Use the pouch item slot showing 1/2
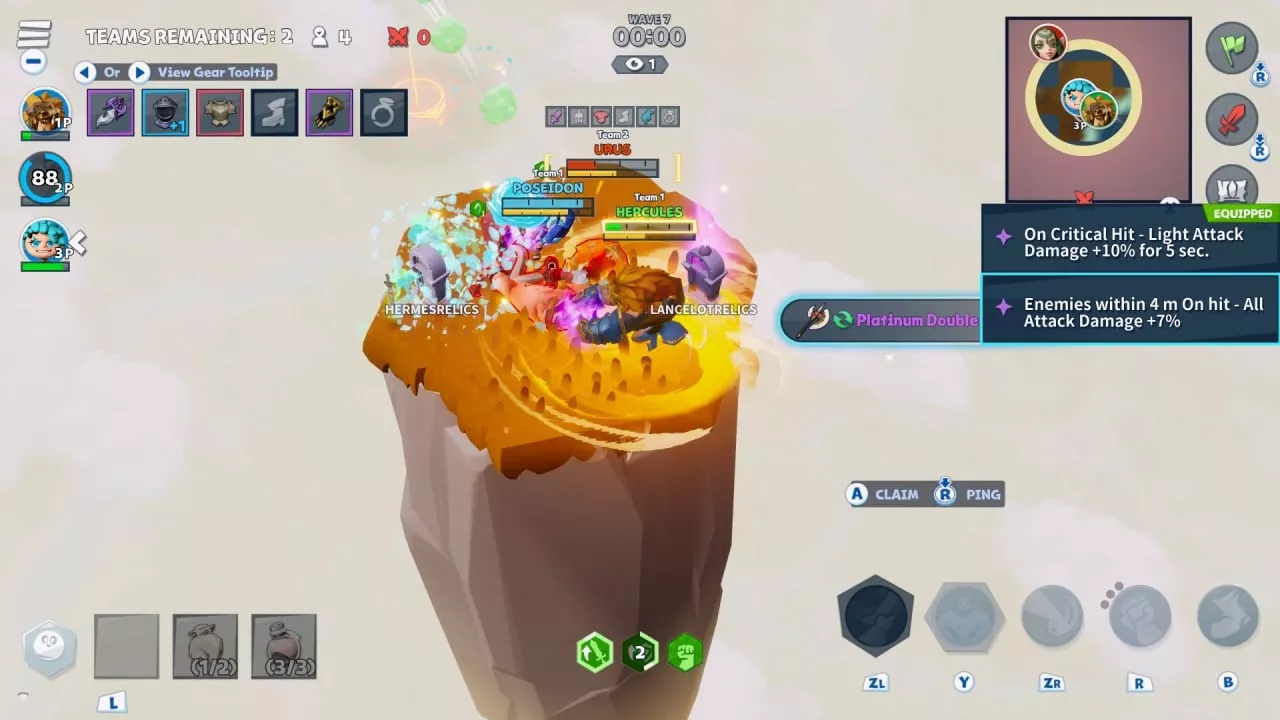 click(205, 646)
